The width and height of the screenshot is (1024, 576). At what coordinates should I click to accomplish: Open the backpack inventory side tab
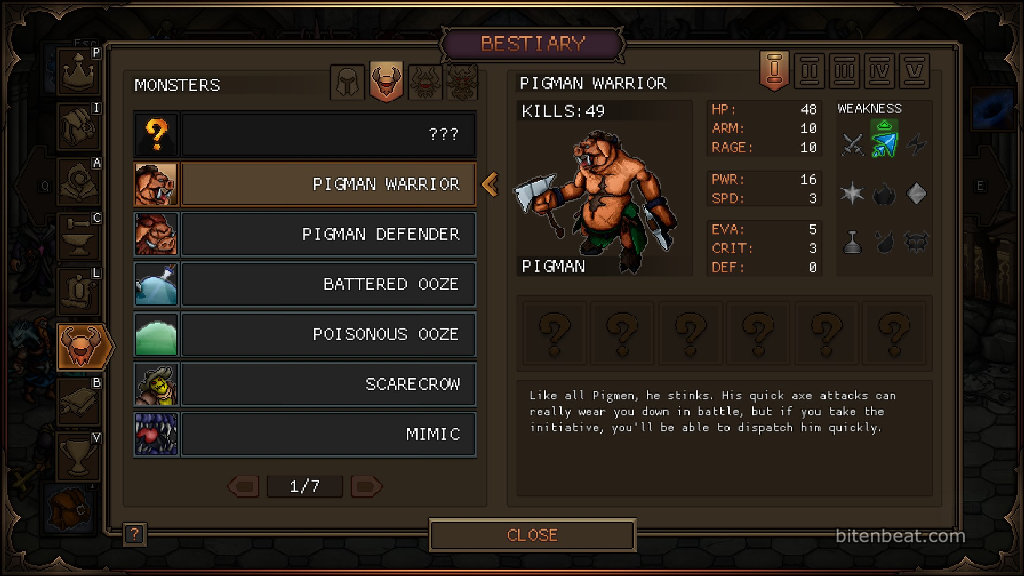70,507
